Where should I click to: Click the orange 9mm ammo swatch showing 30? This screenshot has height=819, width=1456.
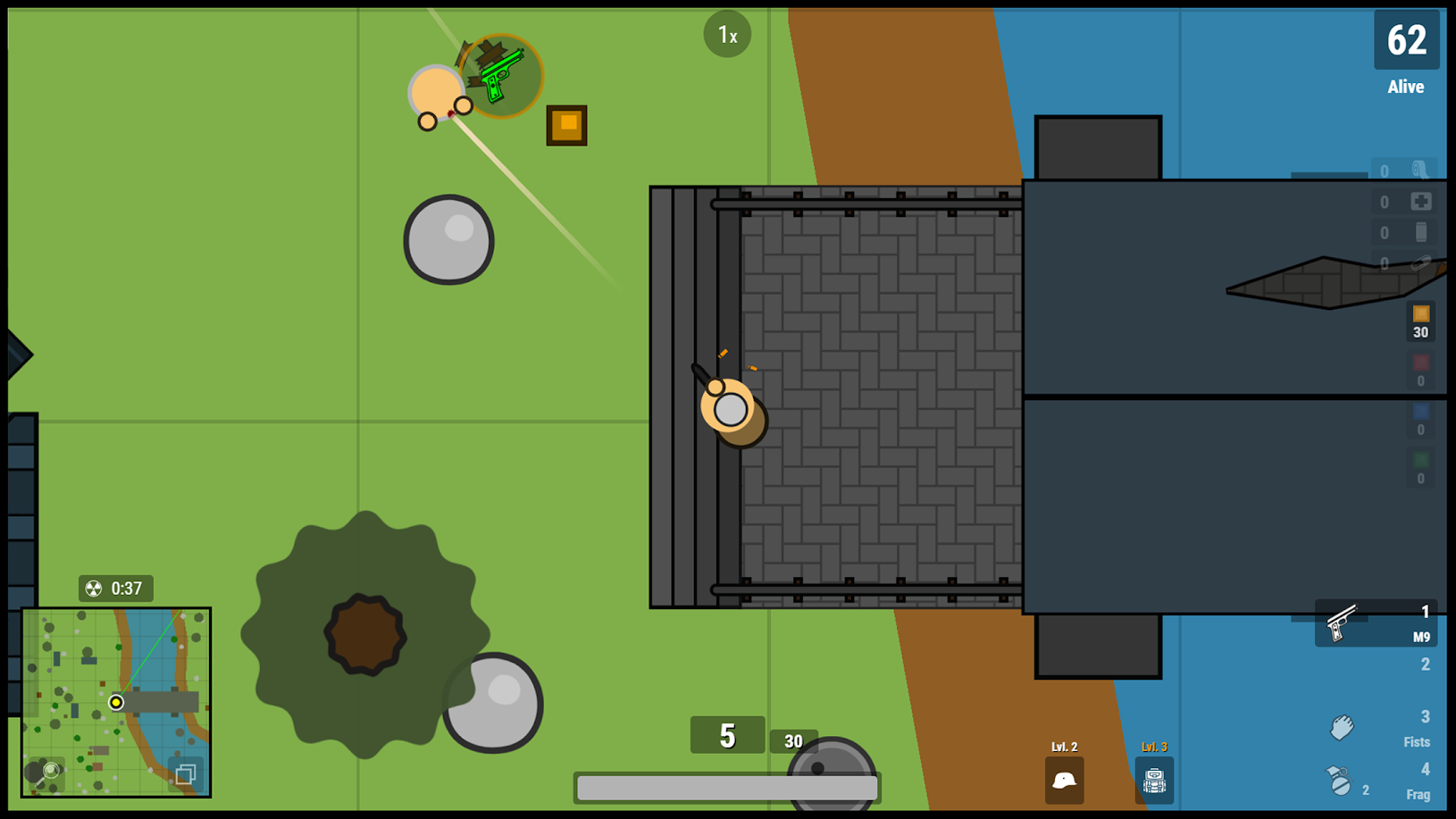click(1421, 317)
